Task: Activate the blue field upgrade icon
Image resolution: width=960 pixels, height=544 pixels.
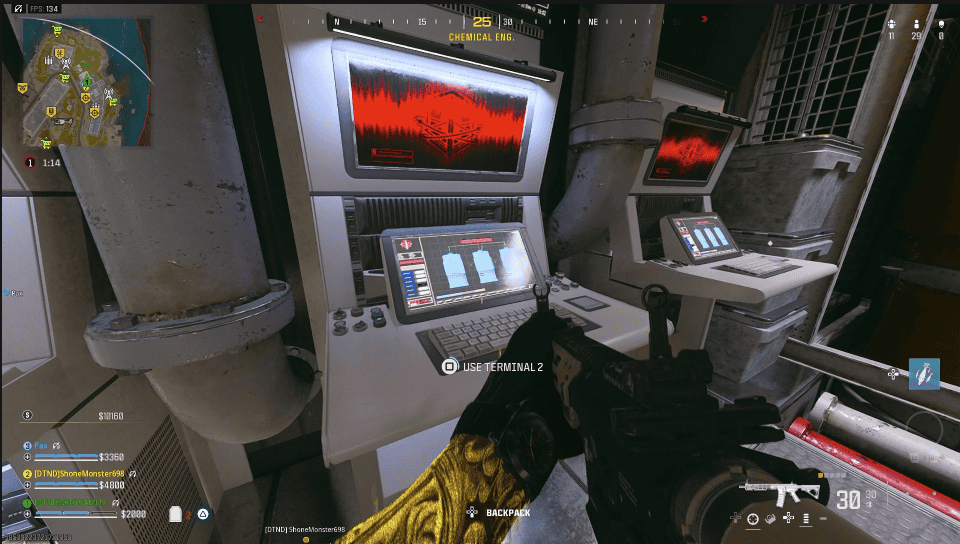Action: pos(924,374)
